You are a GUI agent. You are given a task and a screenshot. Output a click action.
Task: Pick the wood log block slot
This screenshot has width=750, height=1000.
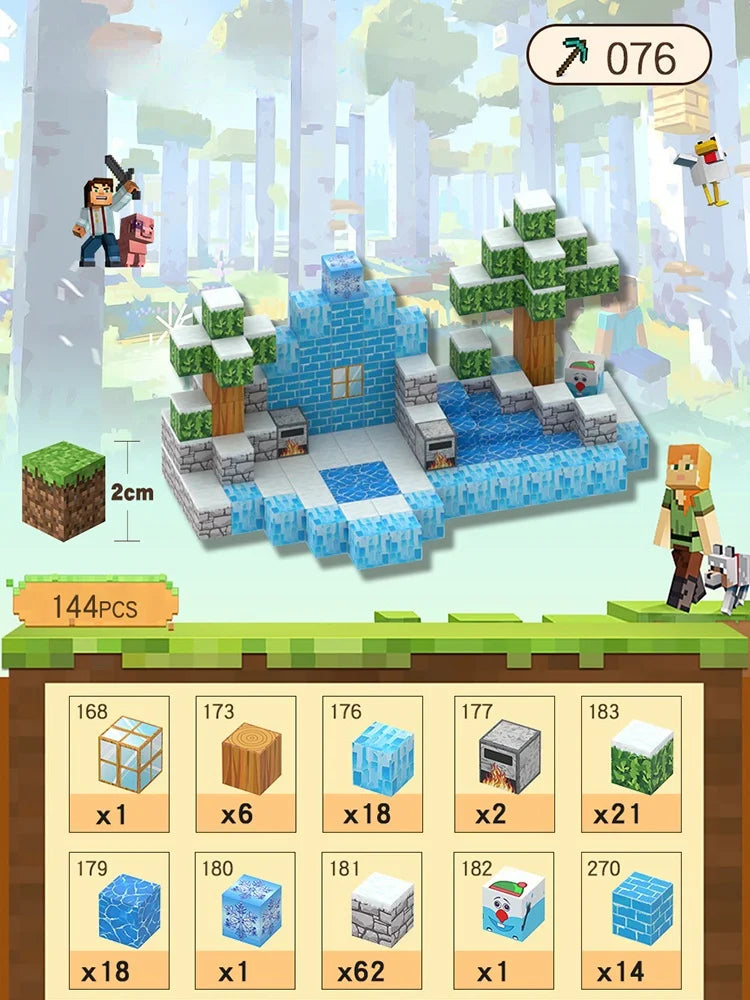pyautogui.click(x=245, y=764)
